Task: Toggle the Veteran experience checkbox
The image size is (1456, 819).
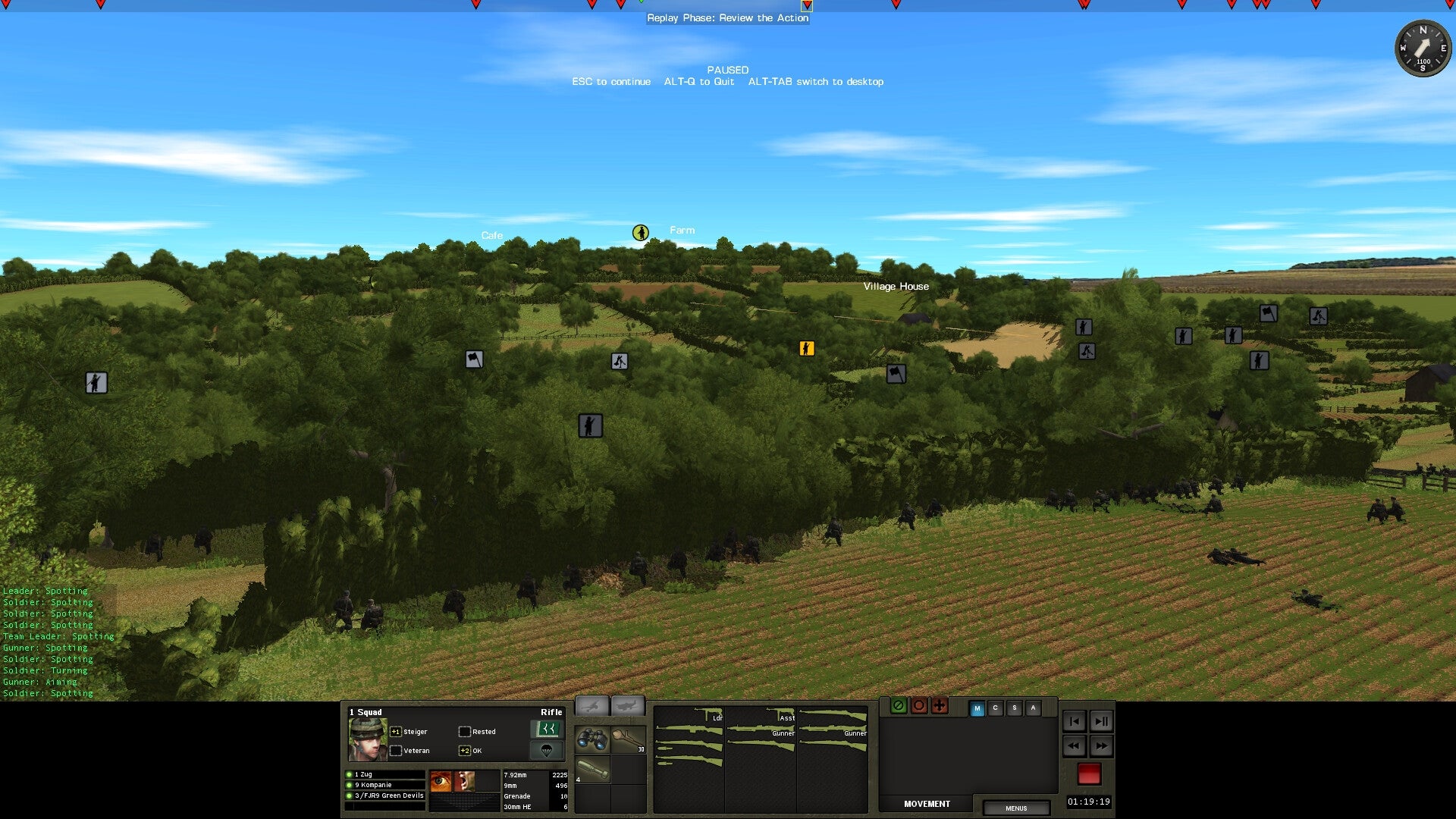Action: 397,750
